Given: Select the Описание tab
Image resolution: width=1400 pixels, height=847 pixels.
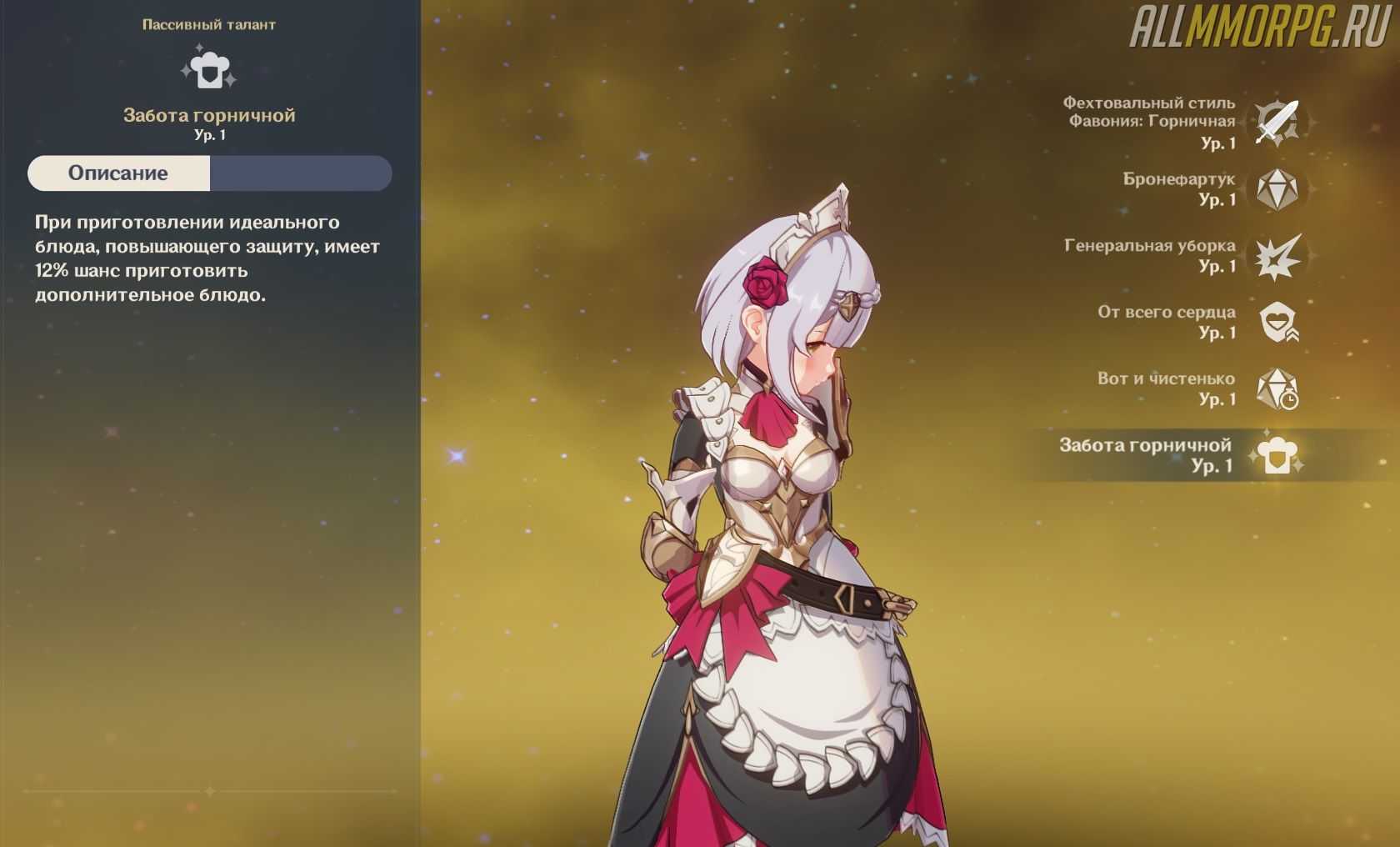Looking at the screenshot, I should (x=118, y=173).
